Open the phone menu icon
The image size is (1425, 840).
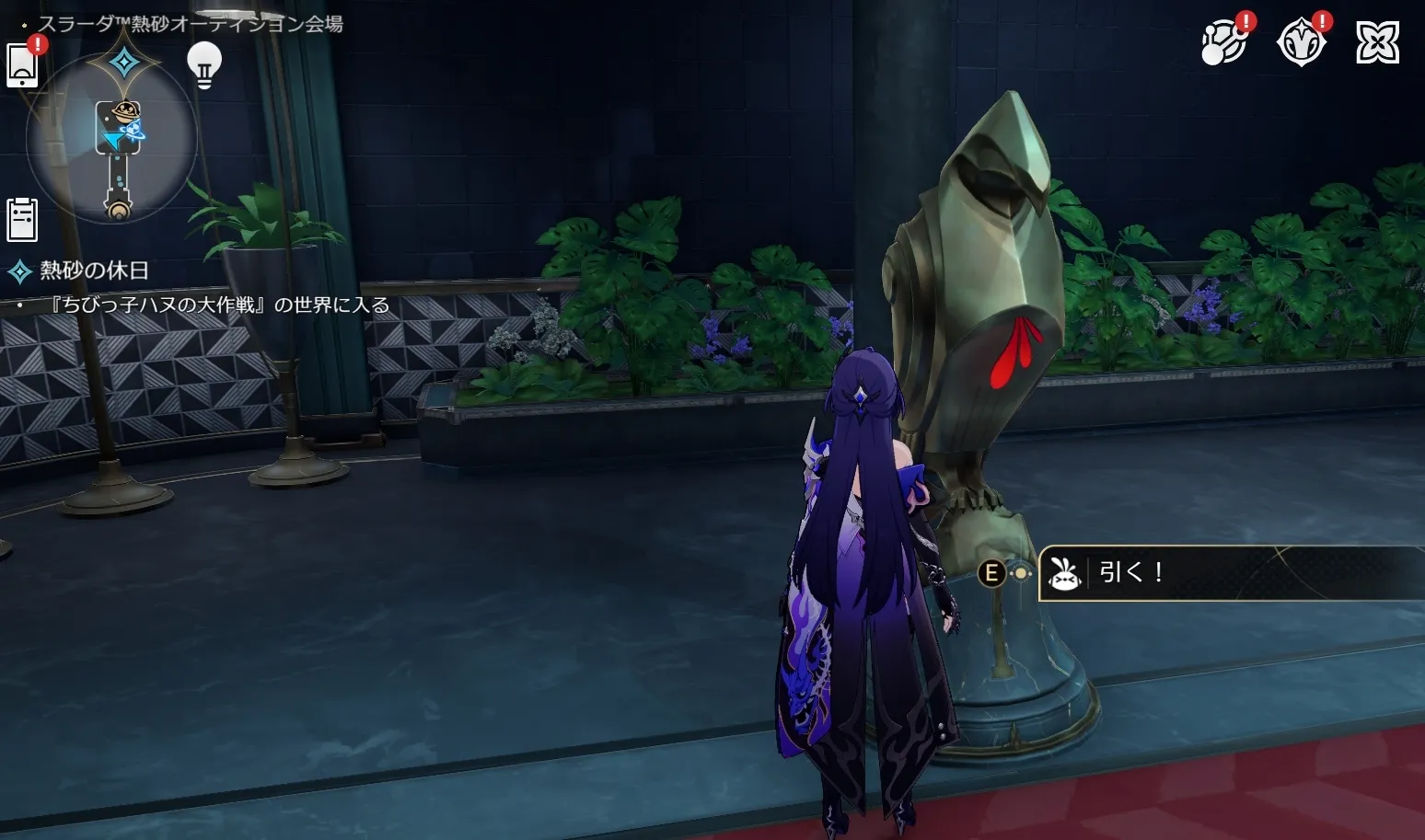[22, 65]
